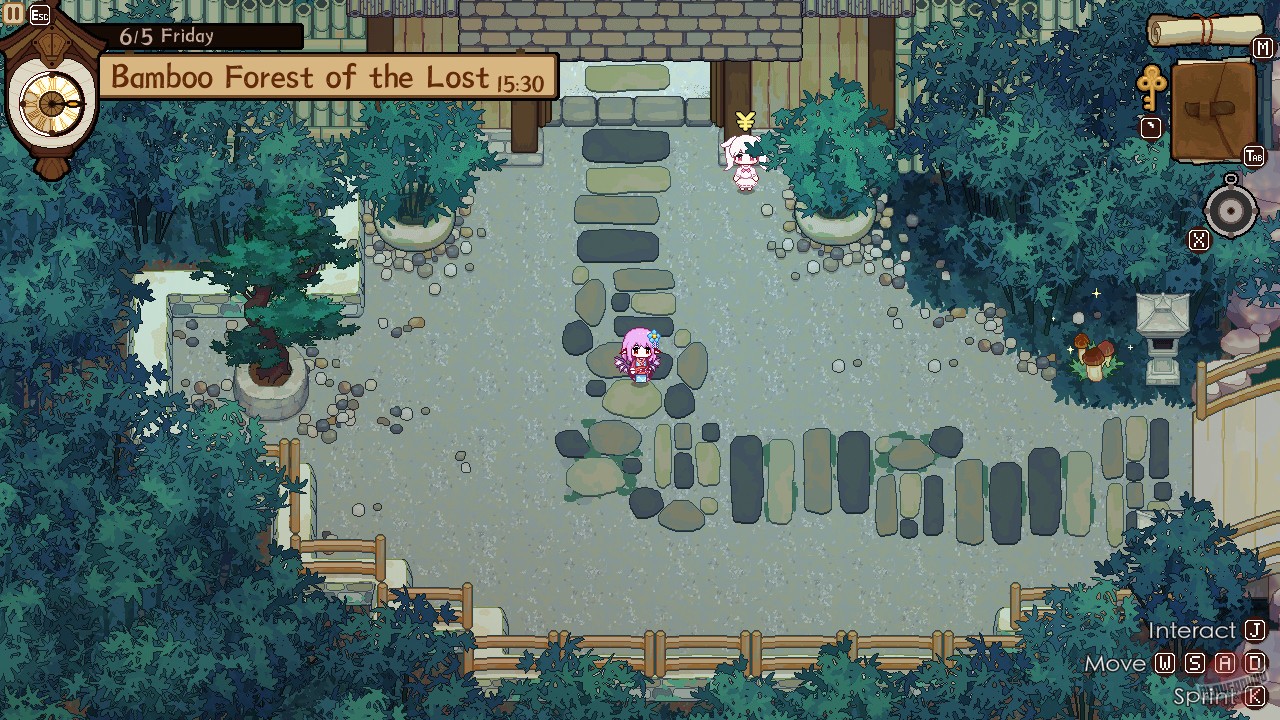Viewport: 1280px width, 720px height.
Task: Click the yen symbol above the NPC
Action: [744, 117]
